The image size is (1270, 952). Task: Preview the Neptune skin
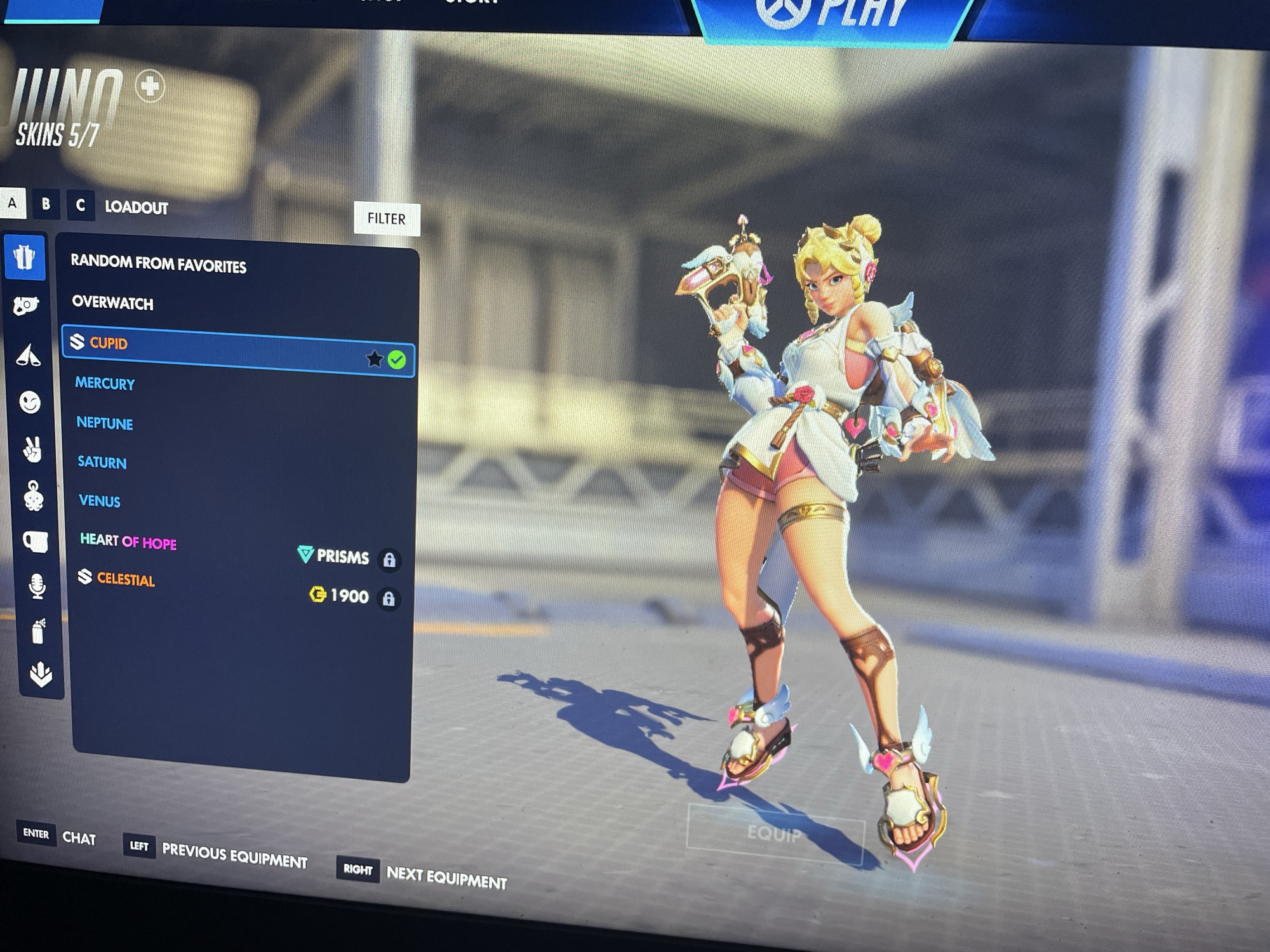tap(105, 423)
